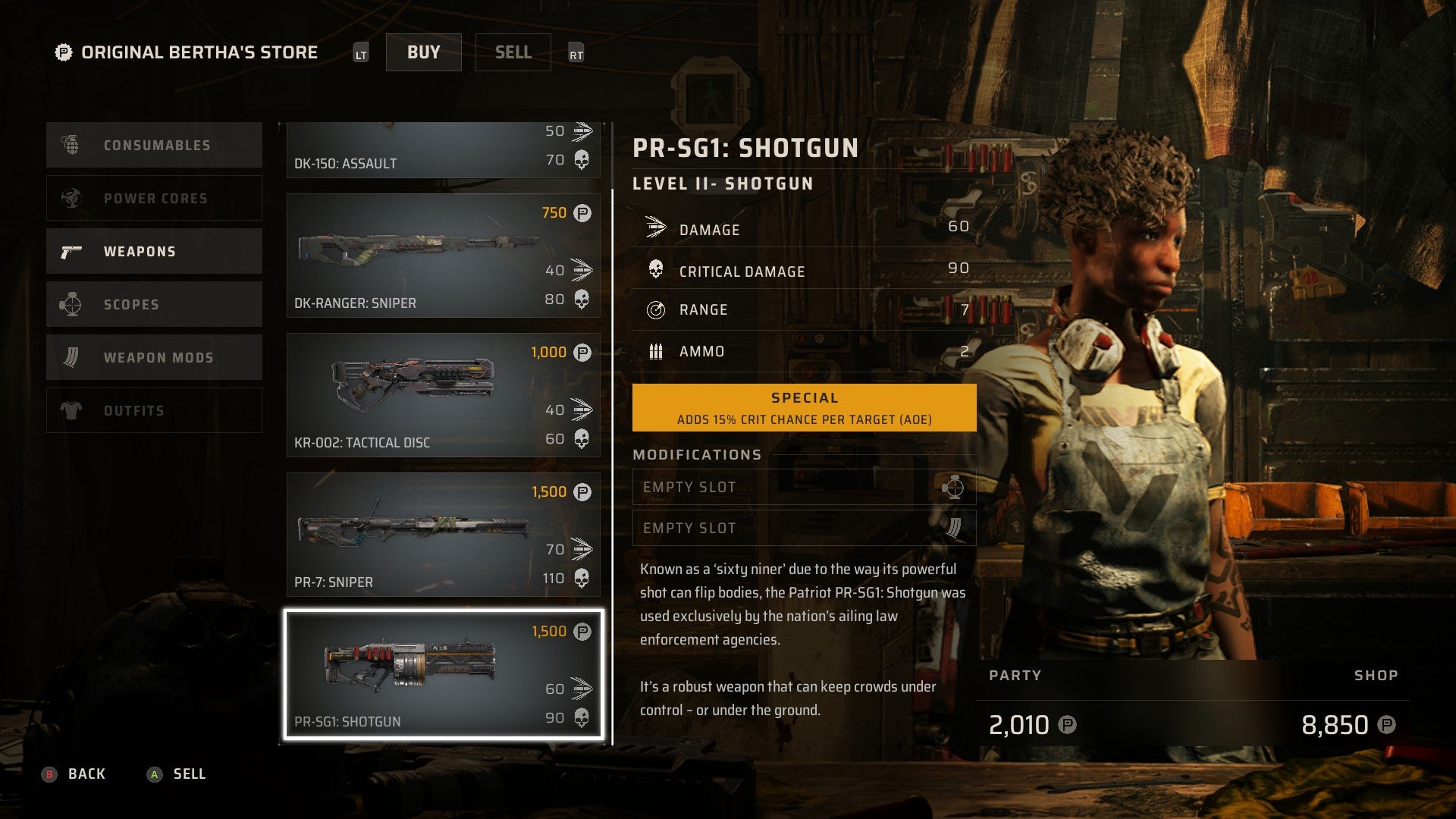
Task: Open the Outfits category
Action: point(154,410)
